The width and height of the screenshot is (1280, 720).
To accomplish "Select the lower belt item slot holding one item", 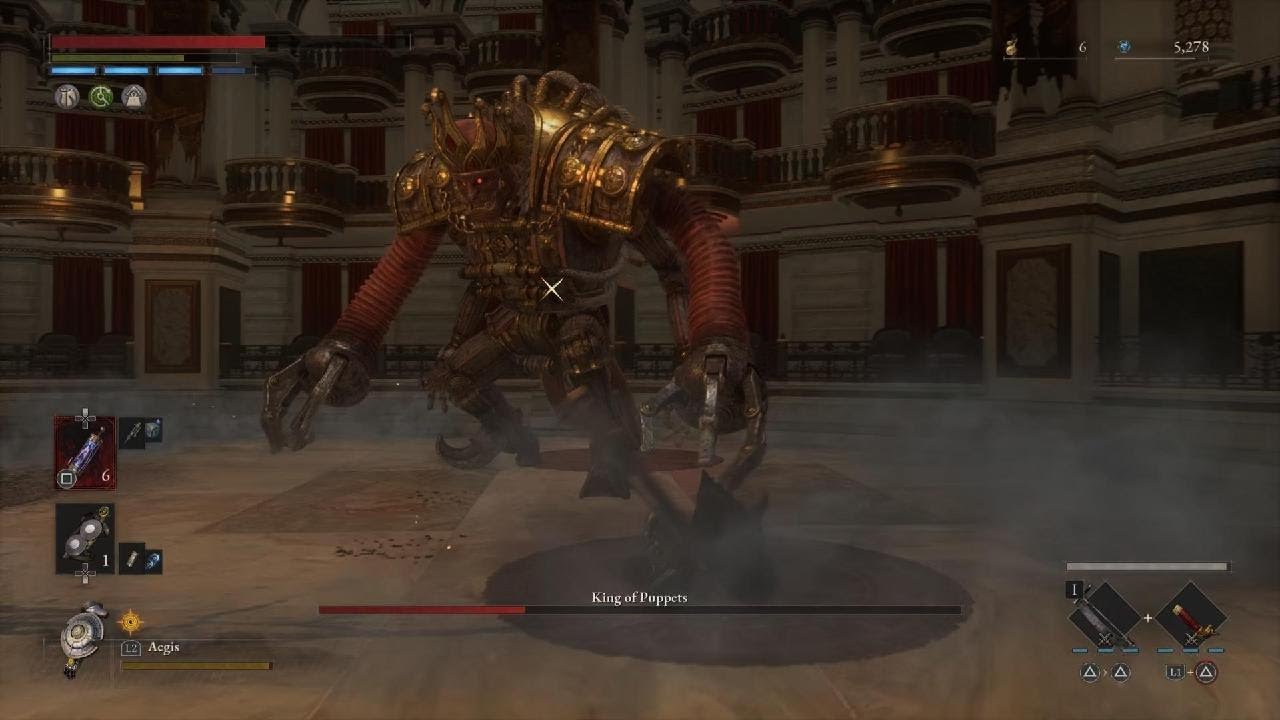I will [85, 538].
